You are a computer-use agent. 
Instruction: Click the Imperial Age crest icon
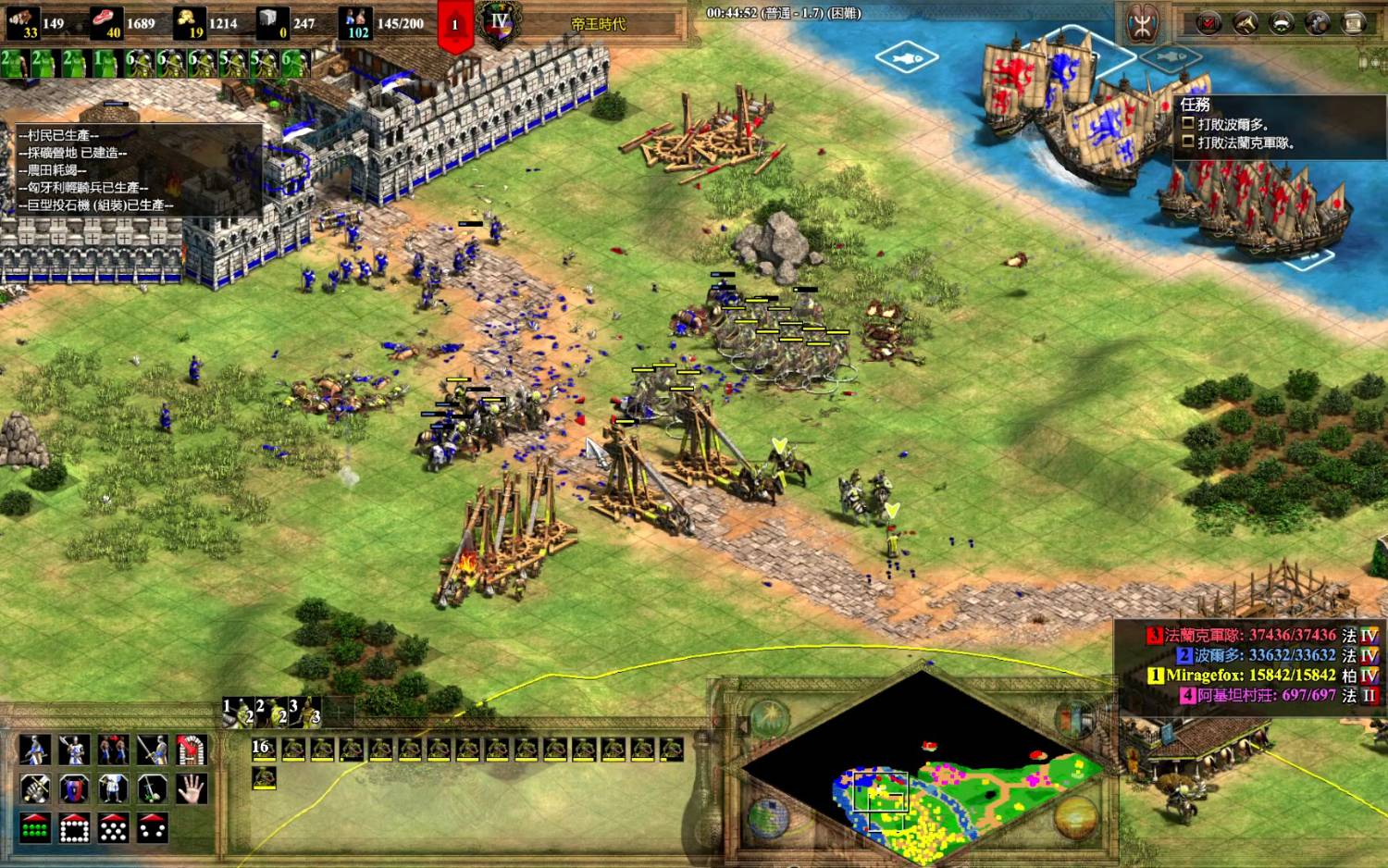501,22
